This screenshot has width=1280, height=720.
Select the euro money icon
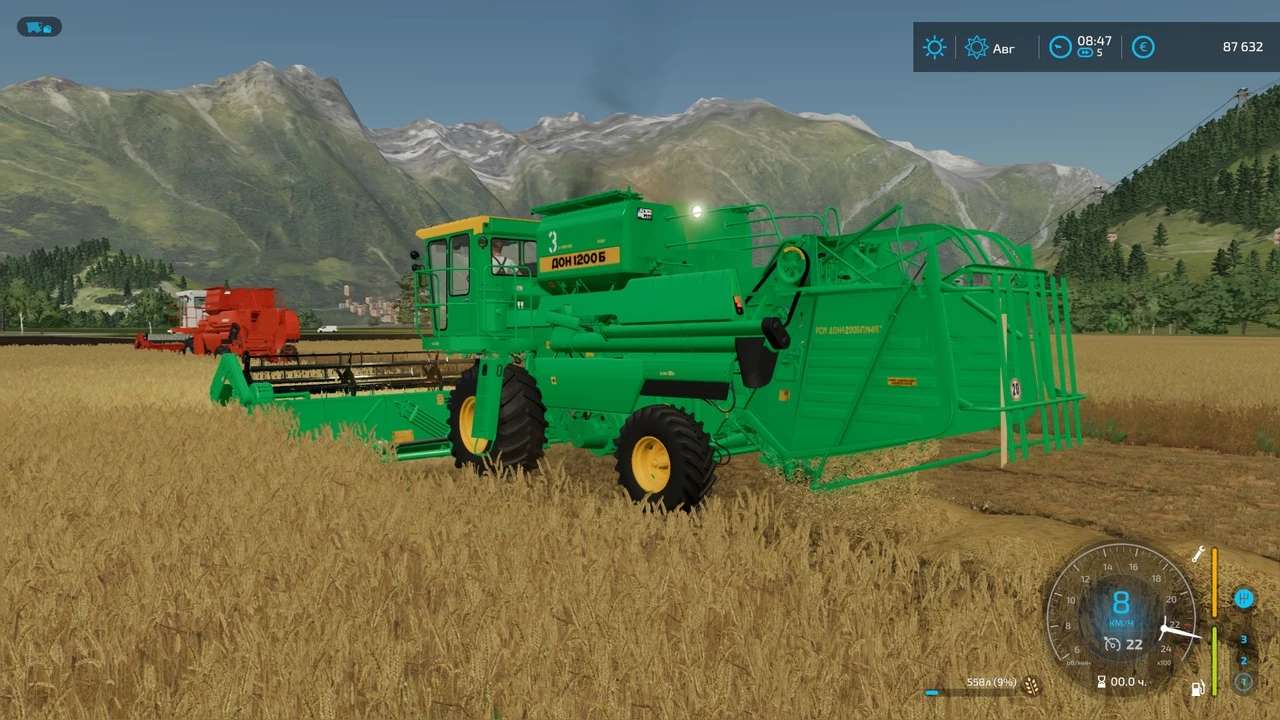pos(1143,47)
